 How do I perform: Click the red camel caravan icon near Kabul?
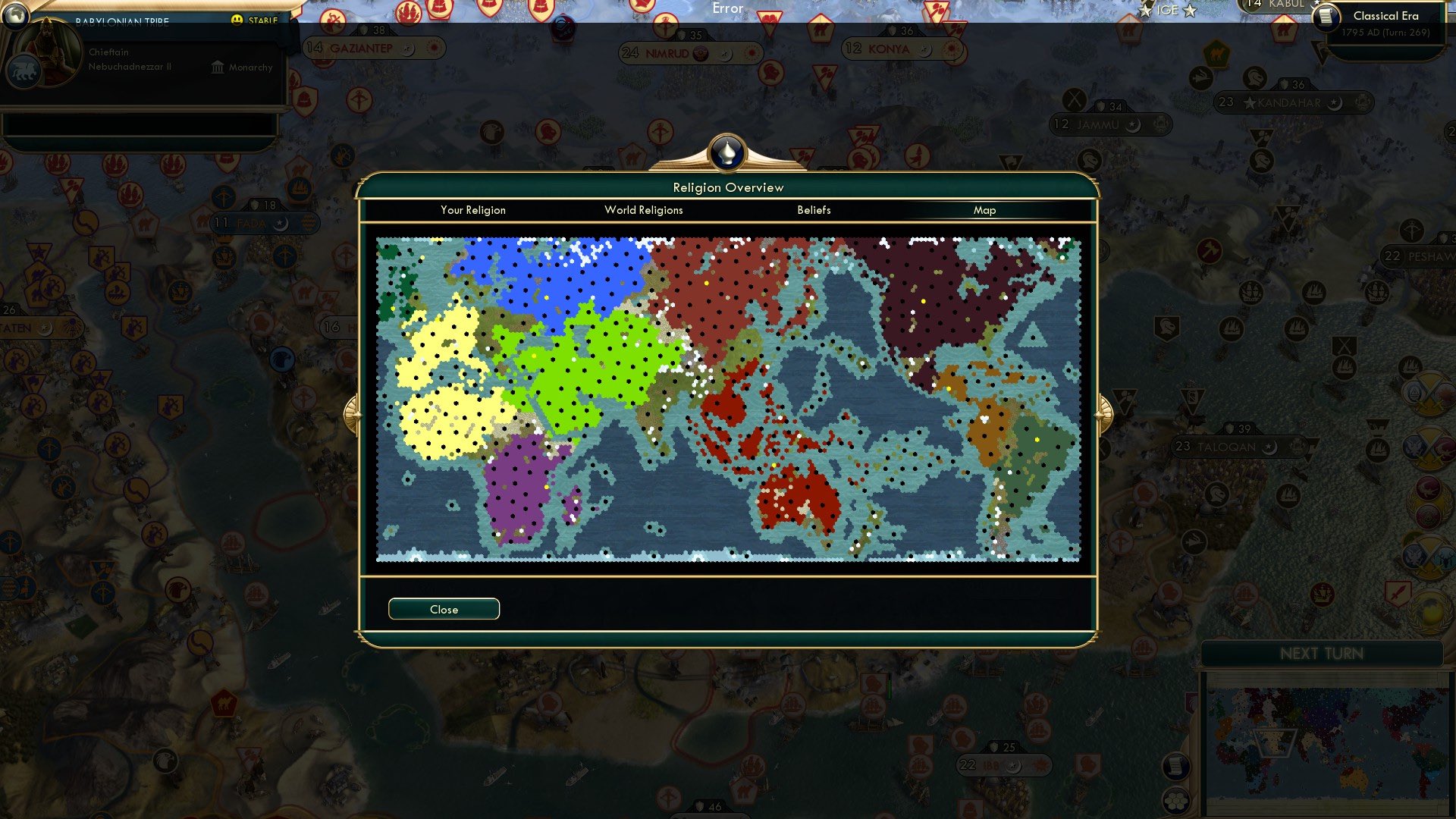coord(1283,31)
